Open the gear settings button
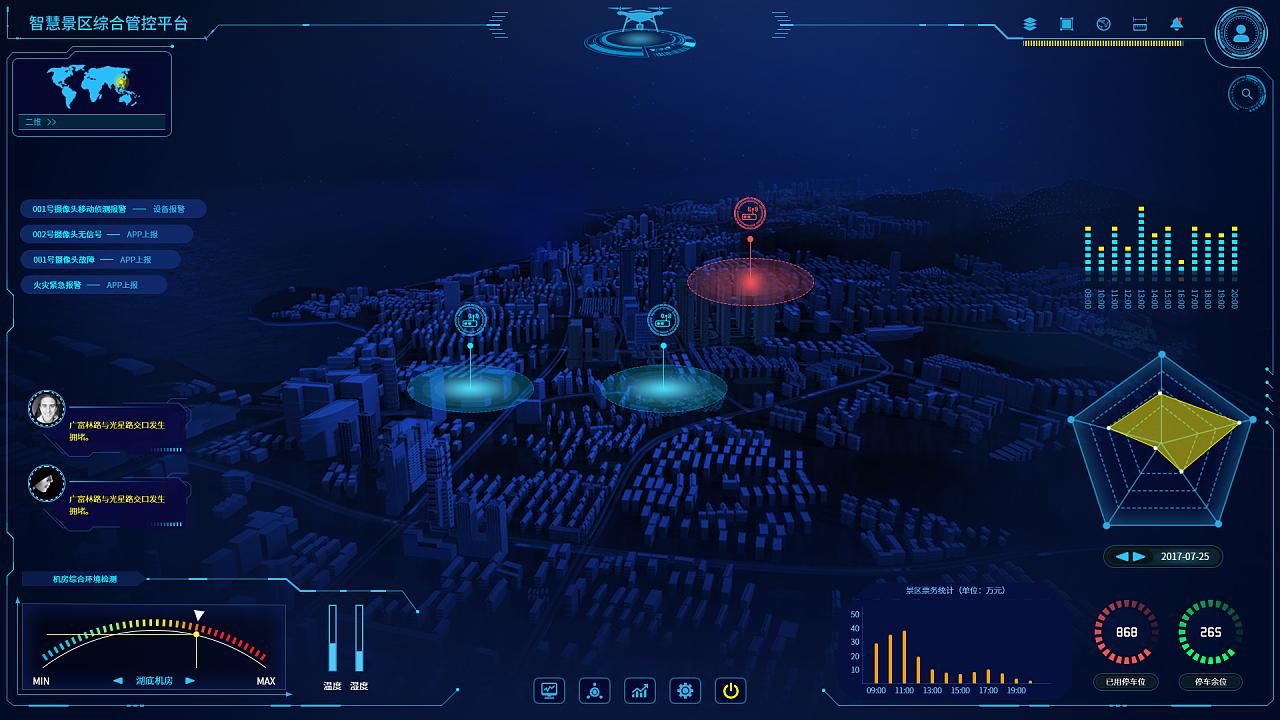The image size is (1280, 720). [685, 690]
